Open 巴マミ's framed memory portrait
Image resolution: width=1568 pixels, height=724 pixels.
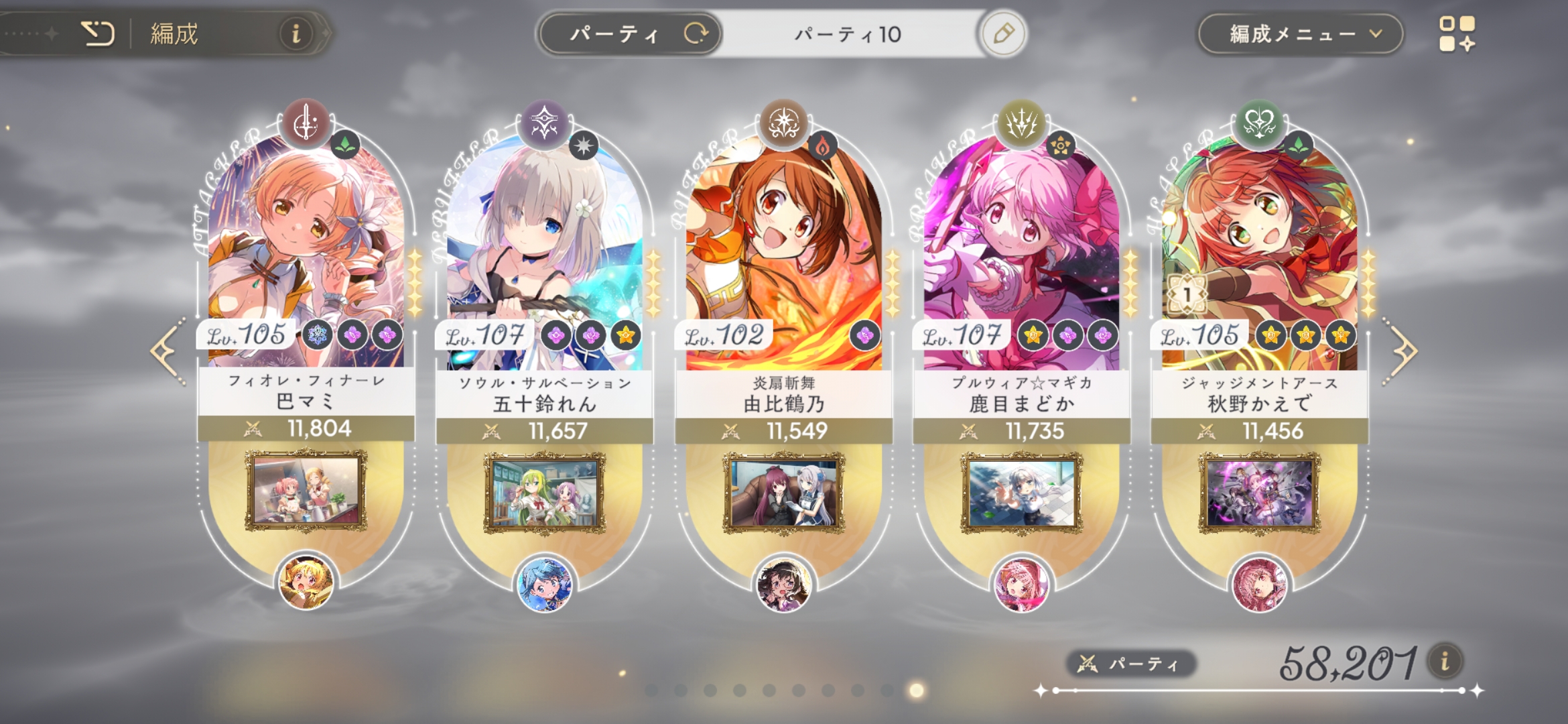tap(306, 491)
